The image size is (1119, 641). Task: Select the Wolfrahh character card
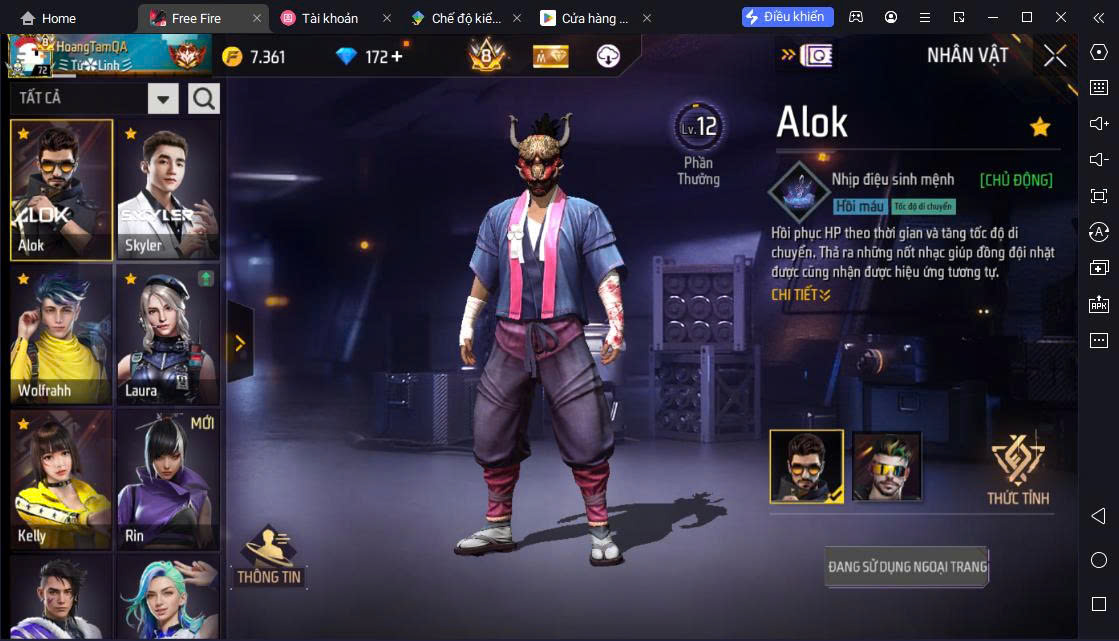61,335
